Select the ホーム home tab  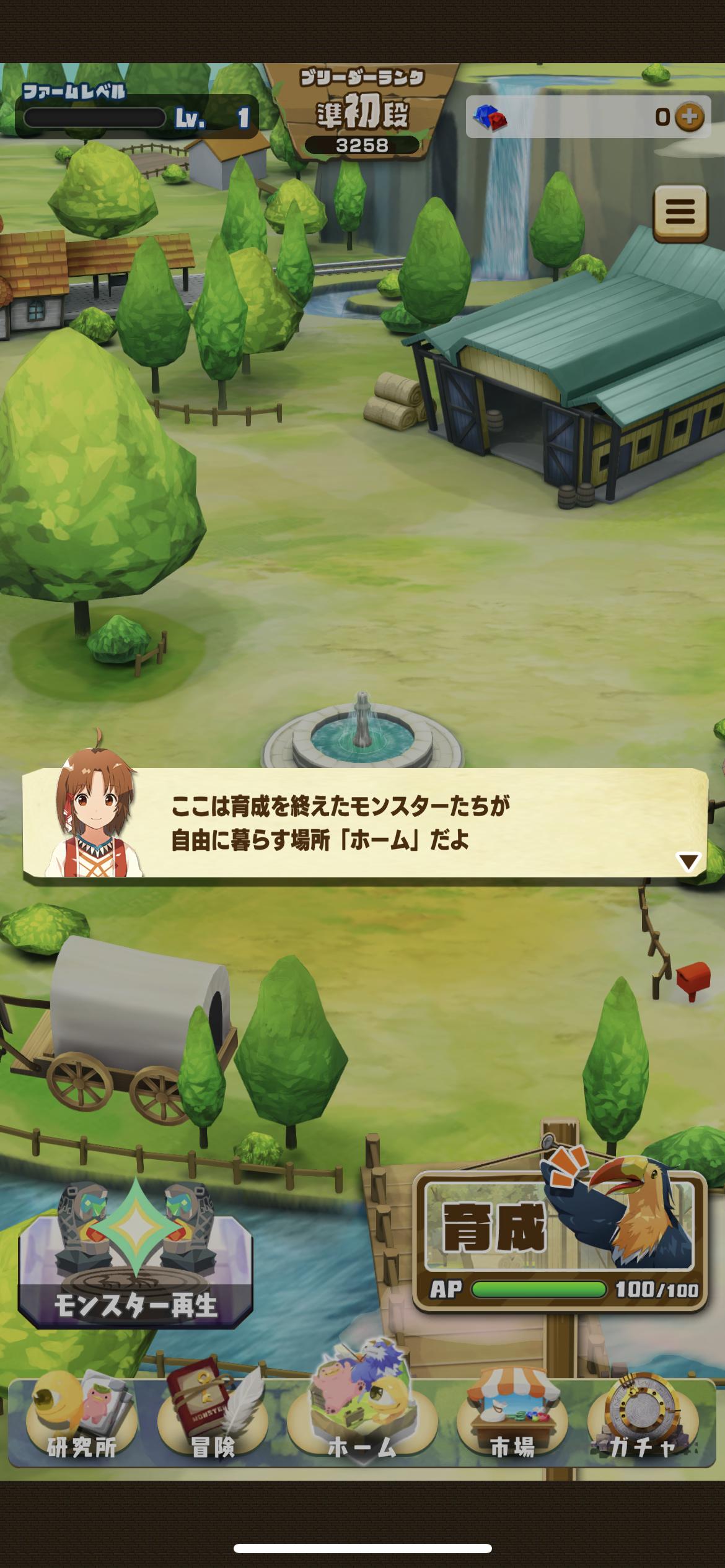(x=361, y=1426)
